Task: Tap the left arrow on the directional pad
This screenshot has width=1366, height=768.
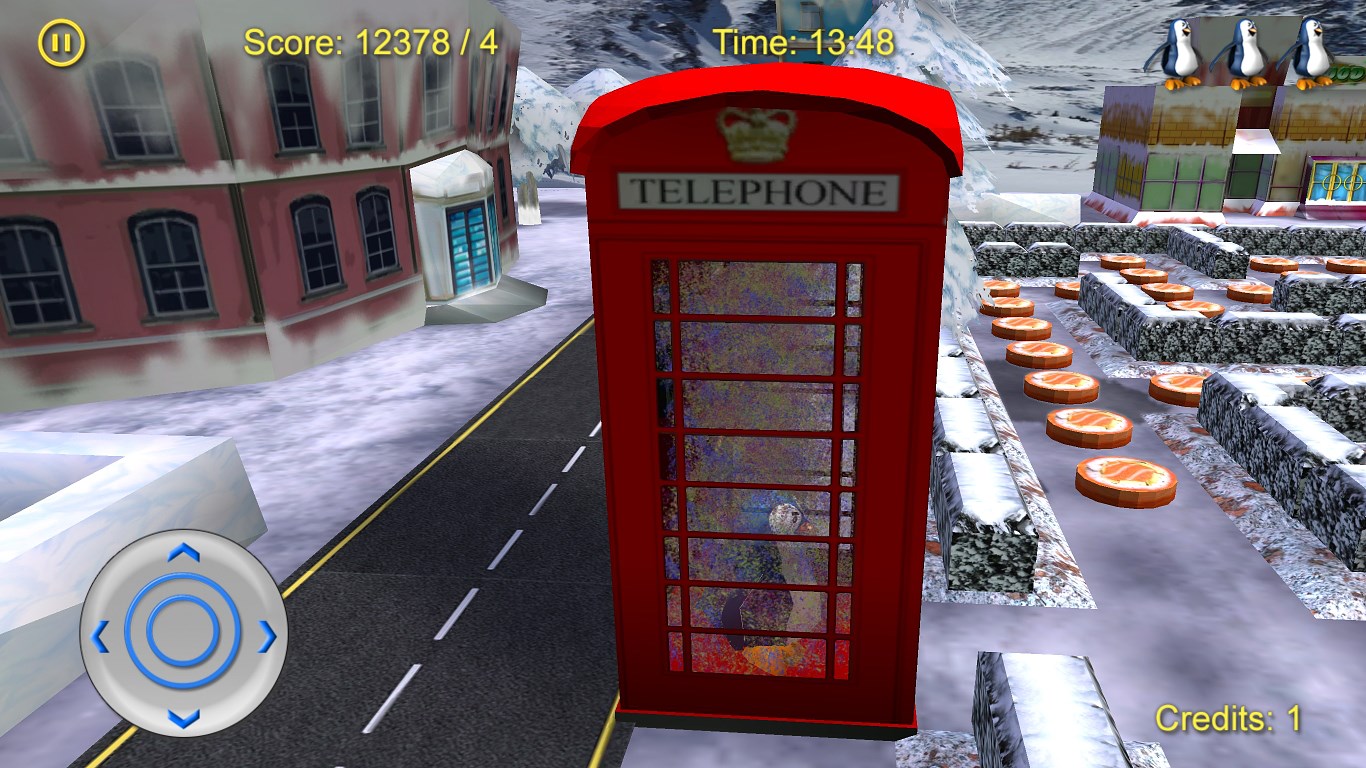Action: [x=100, y=635]
